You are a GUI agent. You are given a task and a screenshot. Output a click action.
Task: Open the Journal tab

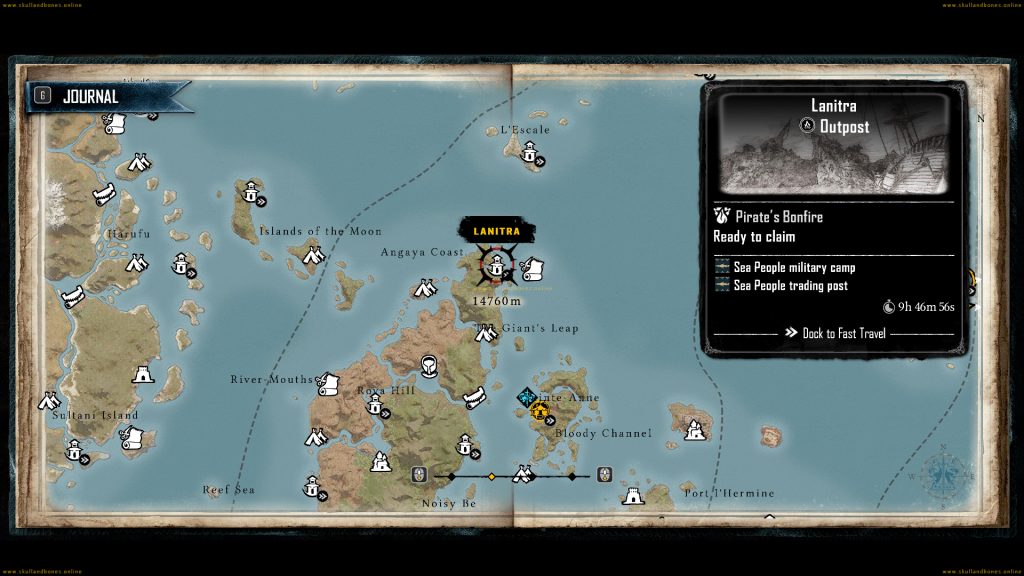point(90,96)
